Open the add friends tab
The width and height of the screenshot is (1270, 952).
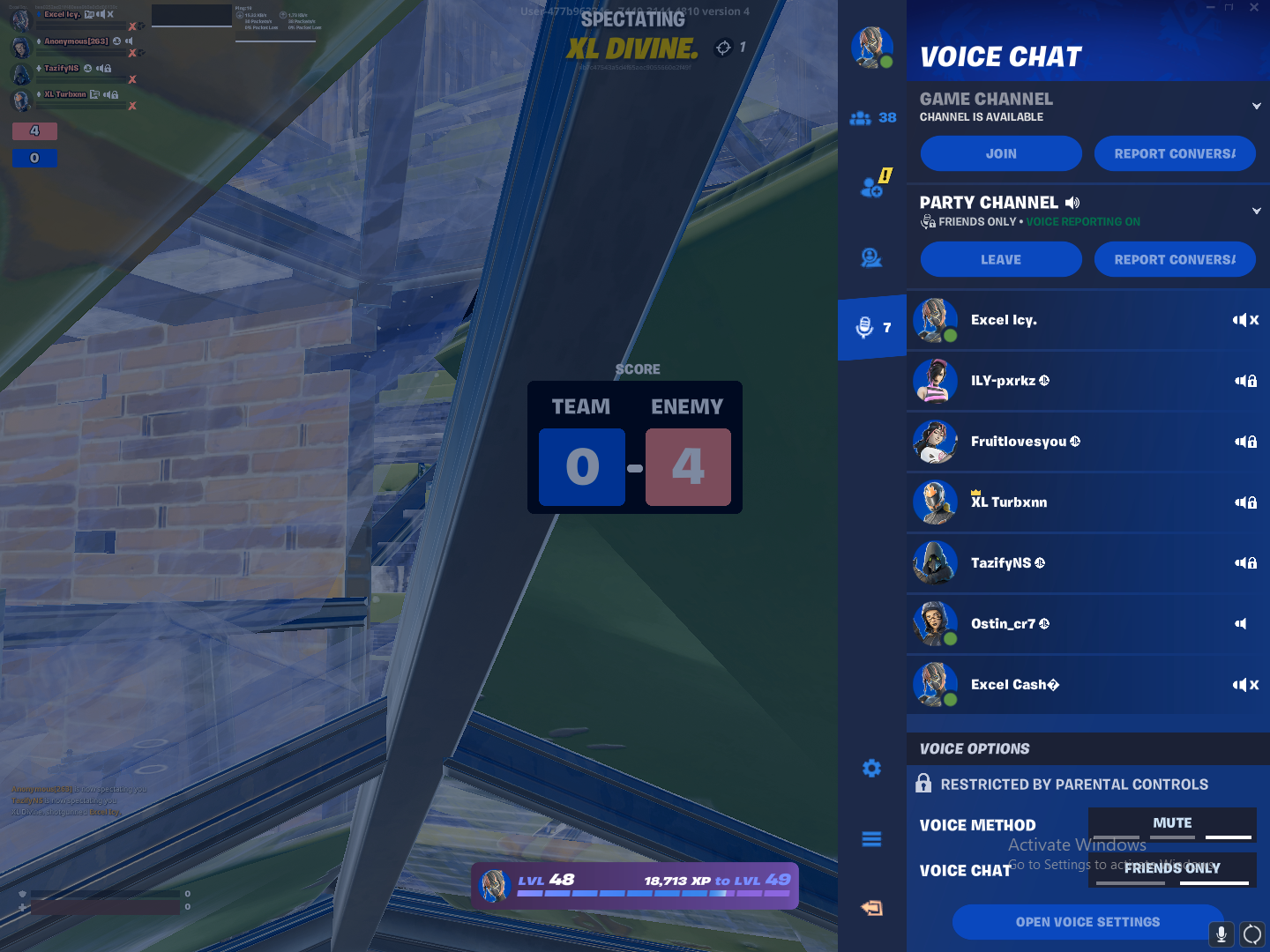point(872,187)
